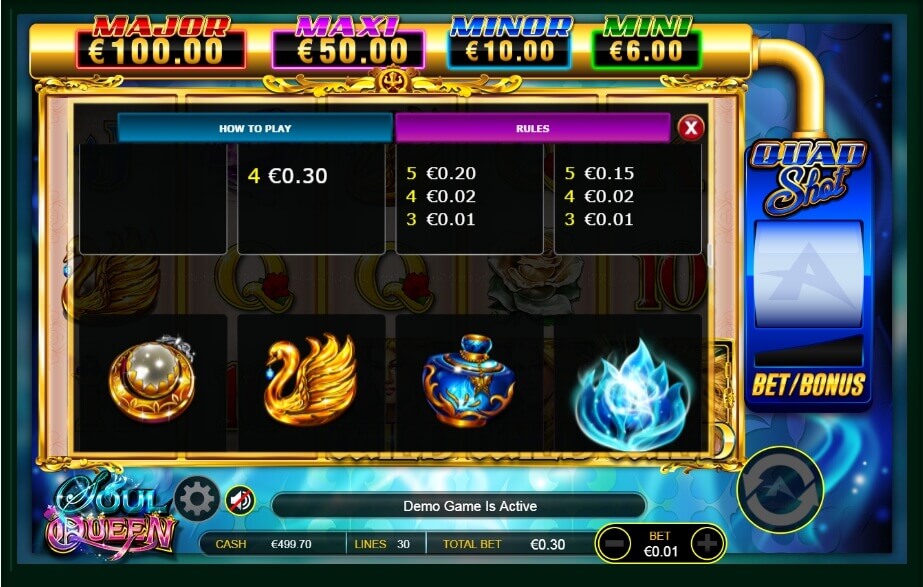Viewport: 923px width, 587px height.
Task: Decrease the bet with the minus button
Action: (614, 543)
